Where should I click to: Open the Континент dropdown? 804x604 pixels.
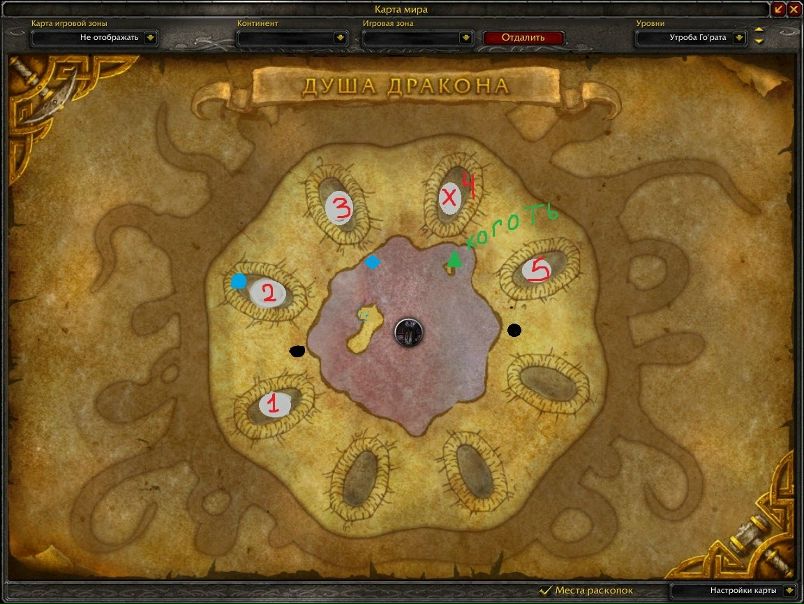tap(341, 38)
